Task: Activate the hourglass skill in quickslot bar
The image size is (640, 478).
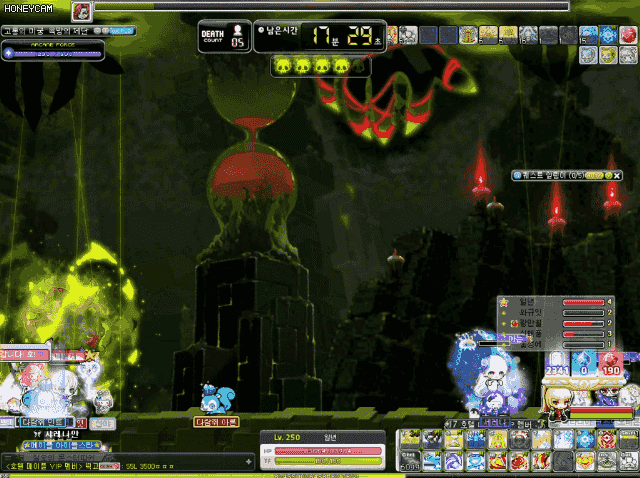Action: tap(454, 440)
